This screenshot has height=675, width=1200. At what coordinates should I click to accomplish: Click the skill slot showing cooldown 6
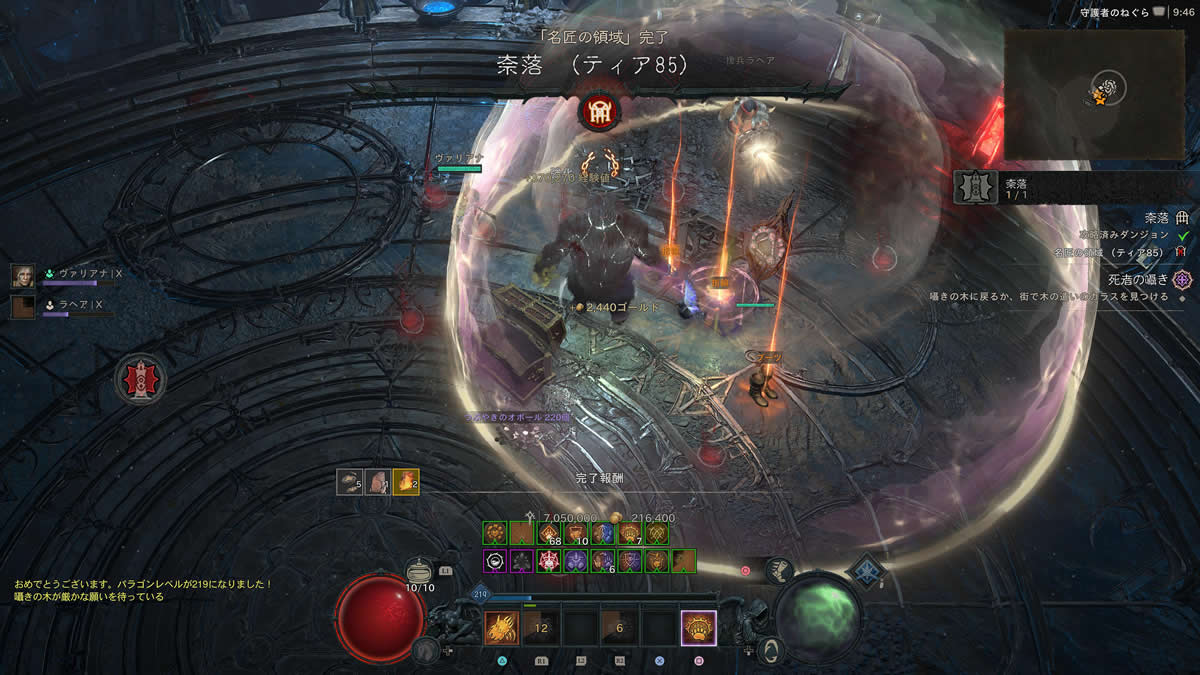tap(619, 627)
